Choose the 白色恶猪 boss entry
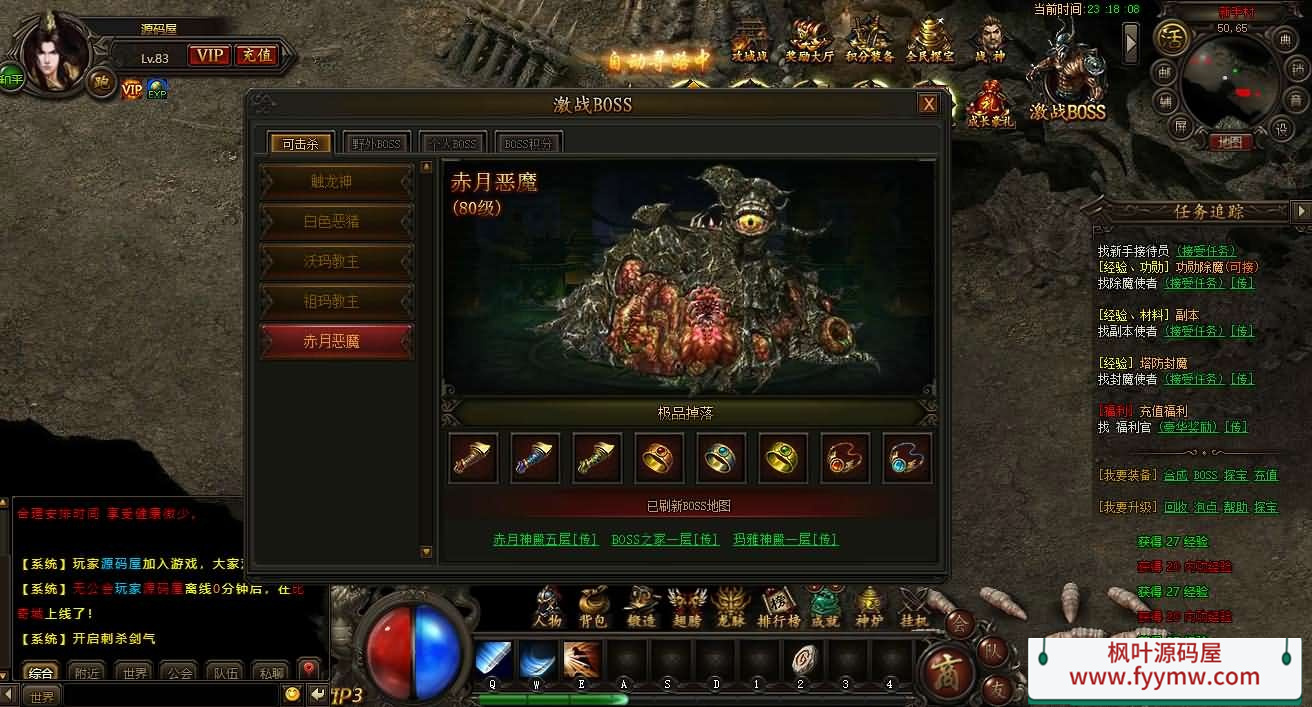The image size is (1312, 707). [336, 222]
